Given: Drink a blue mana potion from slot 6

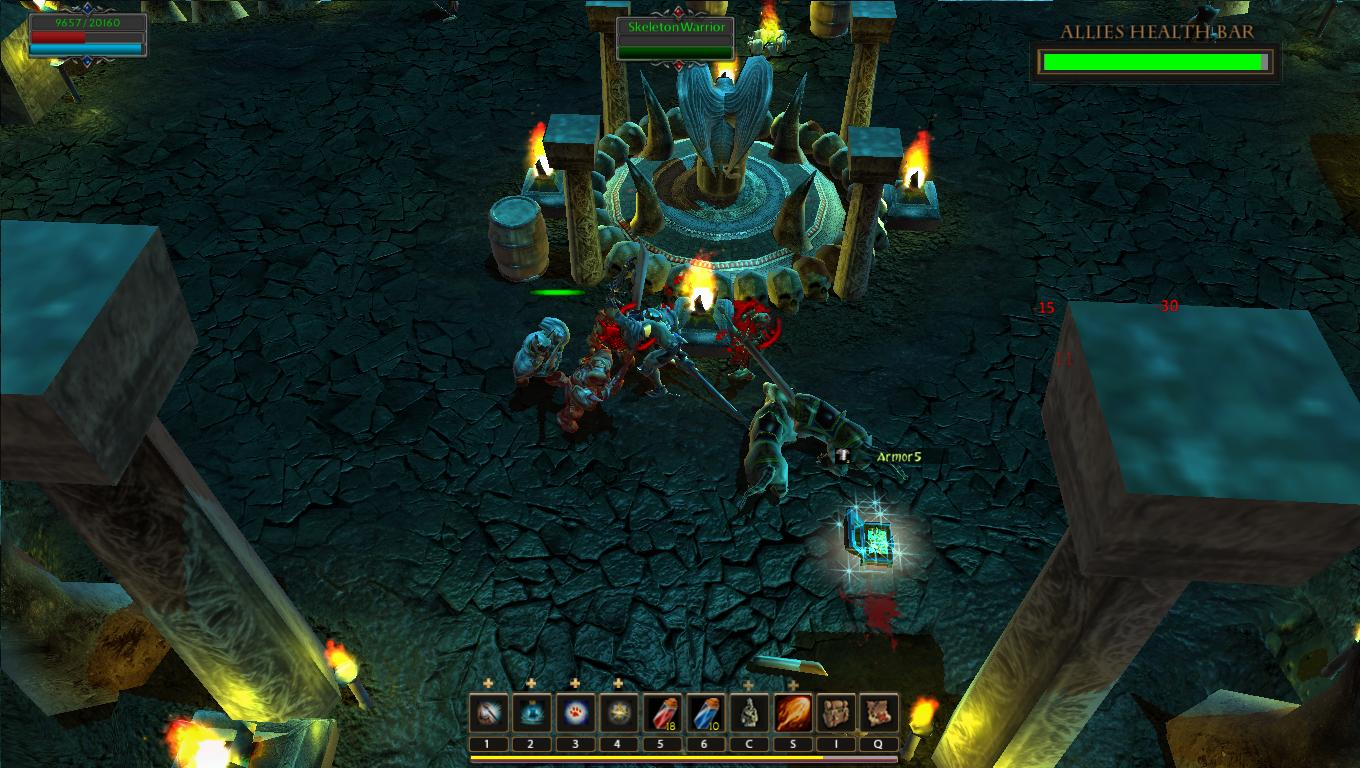Looking at the screenshot, I should pyautogui.click(x=706, y=711).
